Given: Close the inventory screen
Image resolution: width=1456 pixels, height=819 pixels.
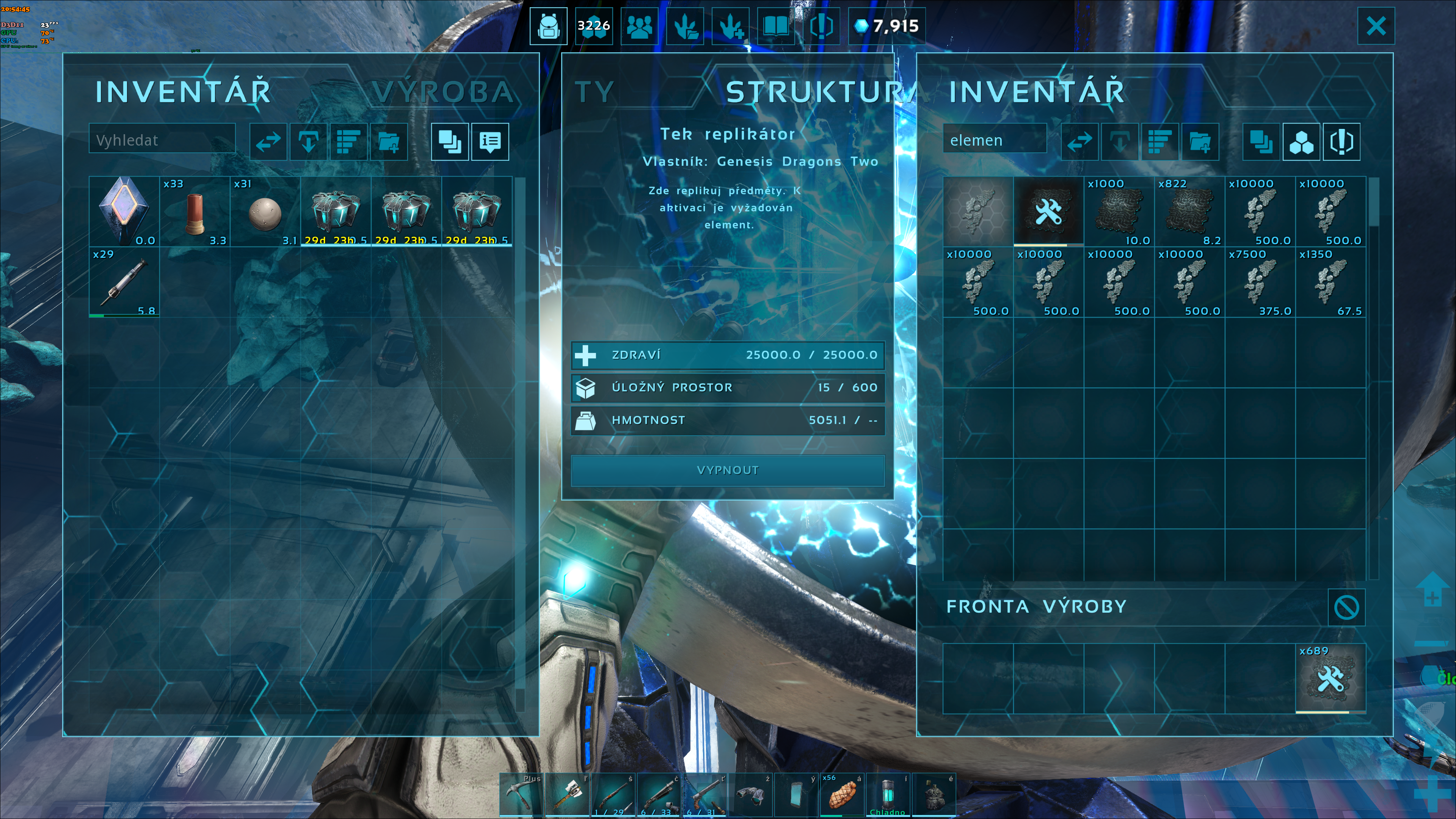Looking at the screenshot, I should [1375, 26].
